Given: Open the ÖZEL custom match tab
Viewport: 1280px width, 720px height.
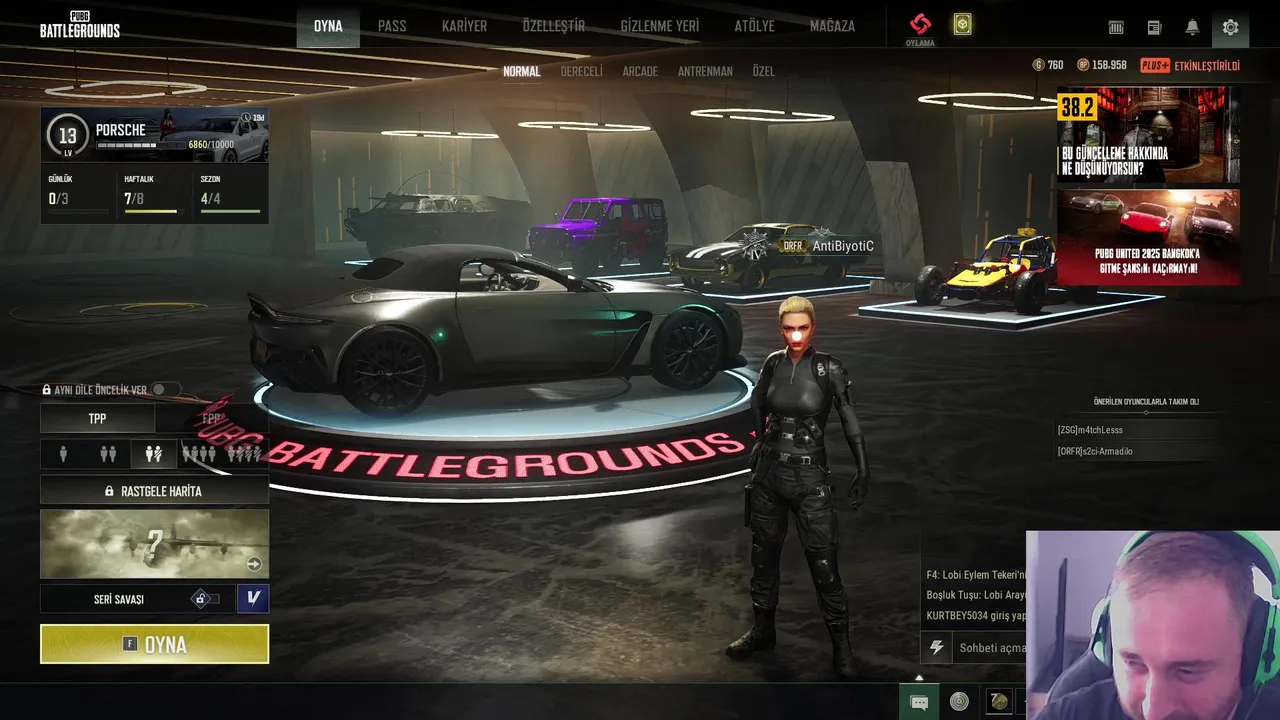Looking at the screenshot, I should tap(763, 72).
